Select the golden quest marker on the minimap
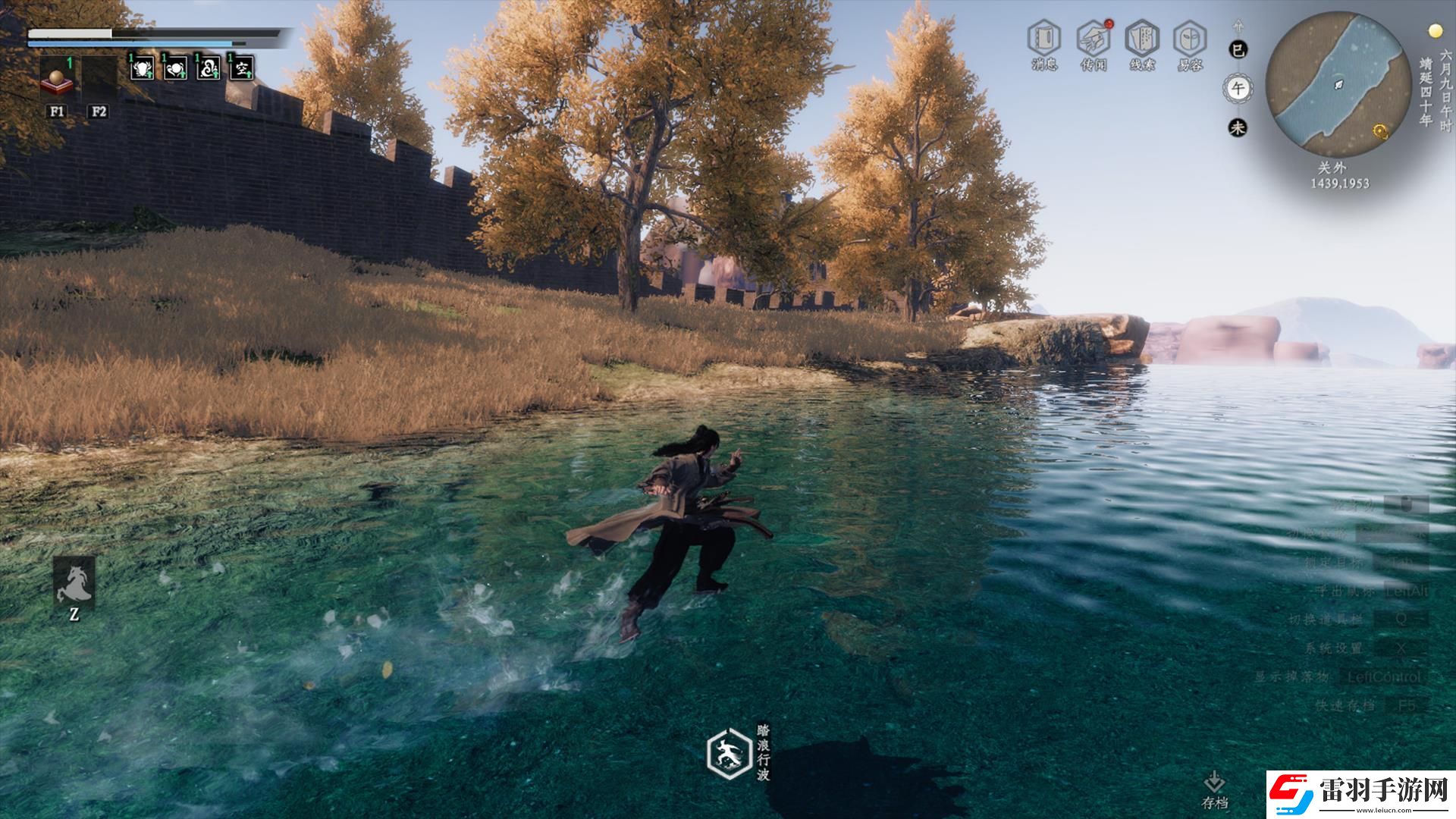This screenshot has height=819, width=1456. [1381, 133]
